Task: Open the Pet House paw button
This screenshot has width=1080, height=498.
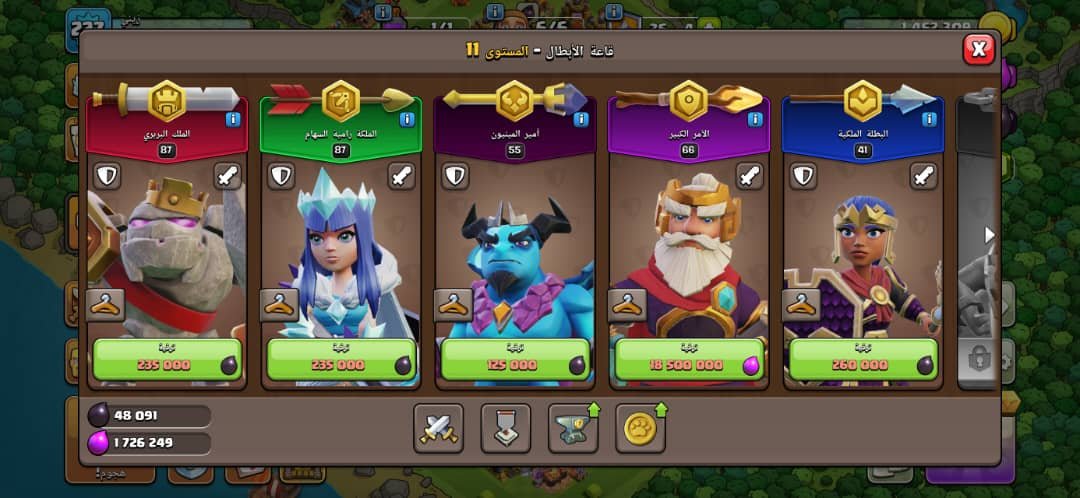Action: 640,428
